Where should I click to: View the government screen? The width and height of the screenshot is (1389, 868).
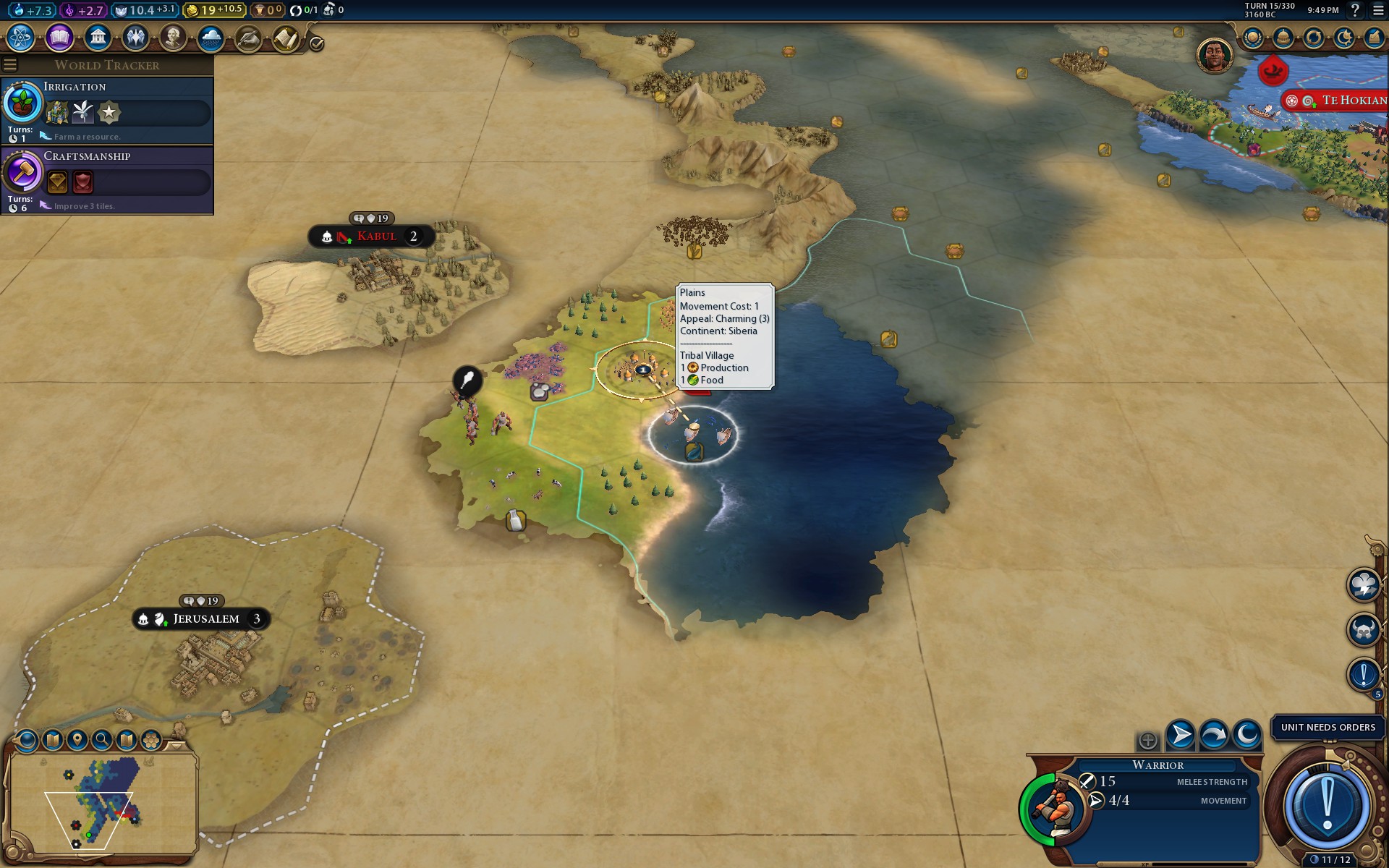(97, 38)
